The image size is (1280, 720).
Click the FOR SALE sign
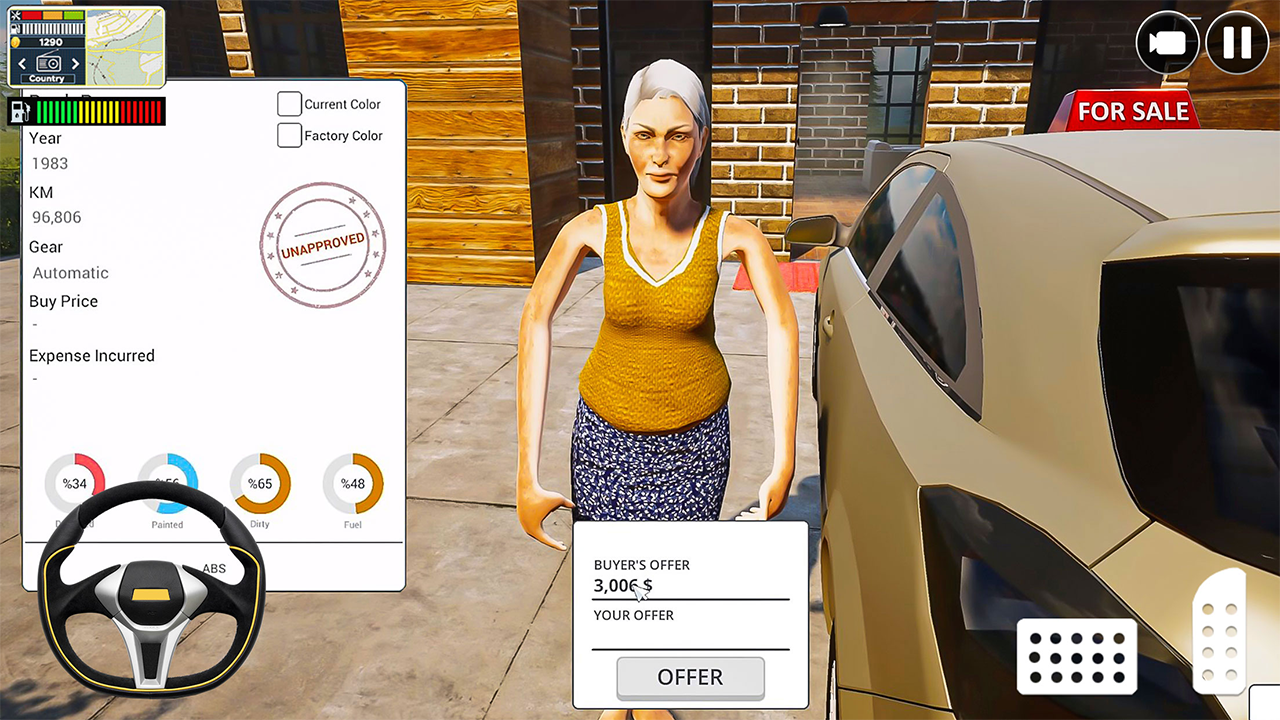(x=1132, y=111)
